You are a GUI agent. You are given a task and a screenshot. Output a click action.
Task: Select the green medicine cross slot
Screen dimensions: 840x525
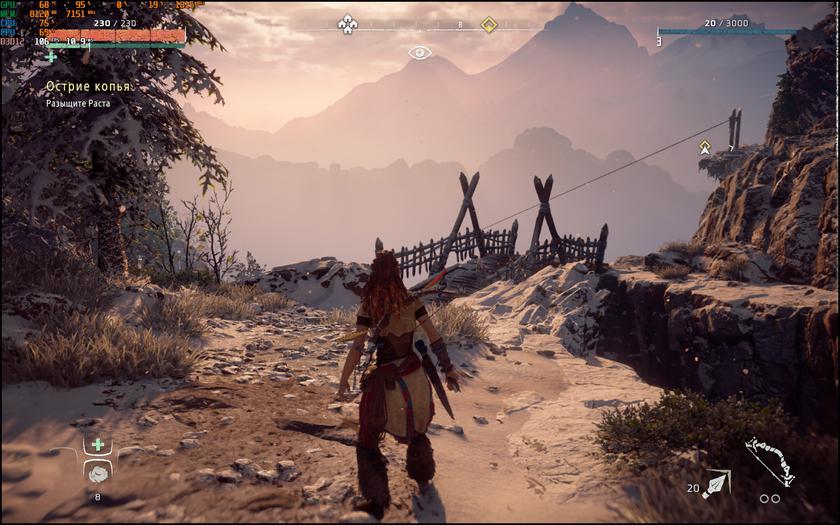97,444
